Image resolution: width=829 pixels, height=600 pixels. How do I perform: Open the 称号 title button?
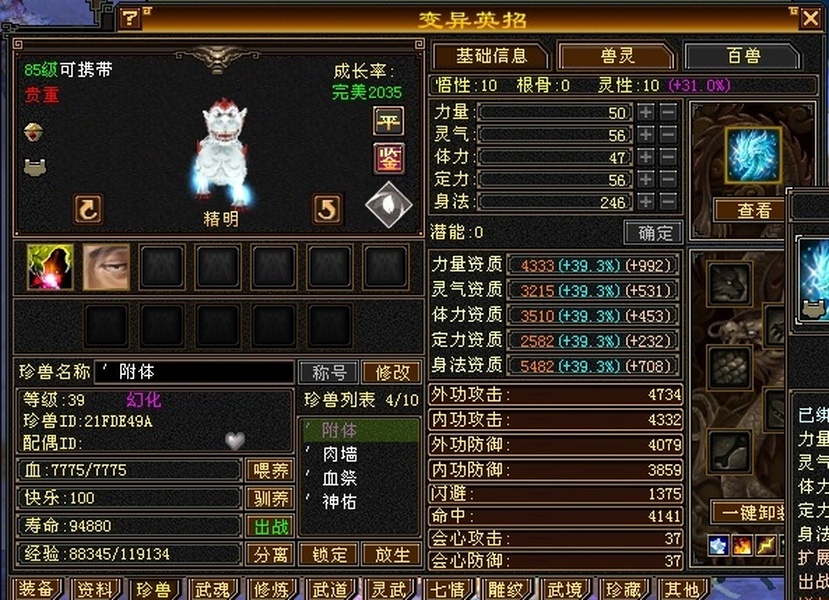click(x=329, y=372)
